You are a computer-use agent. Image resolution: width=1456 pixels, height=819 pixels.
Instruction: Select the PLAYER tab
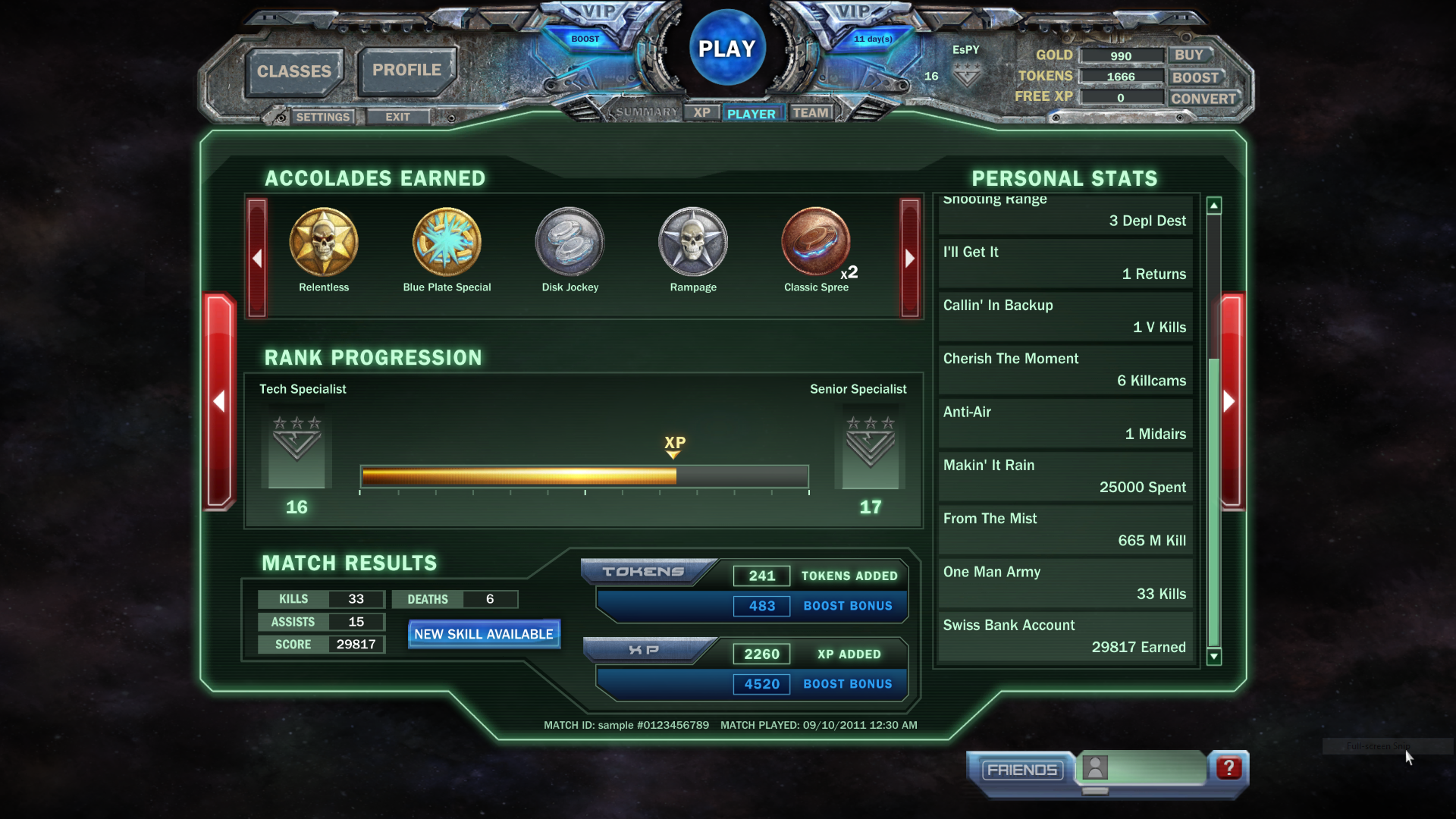751,114
